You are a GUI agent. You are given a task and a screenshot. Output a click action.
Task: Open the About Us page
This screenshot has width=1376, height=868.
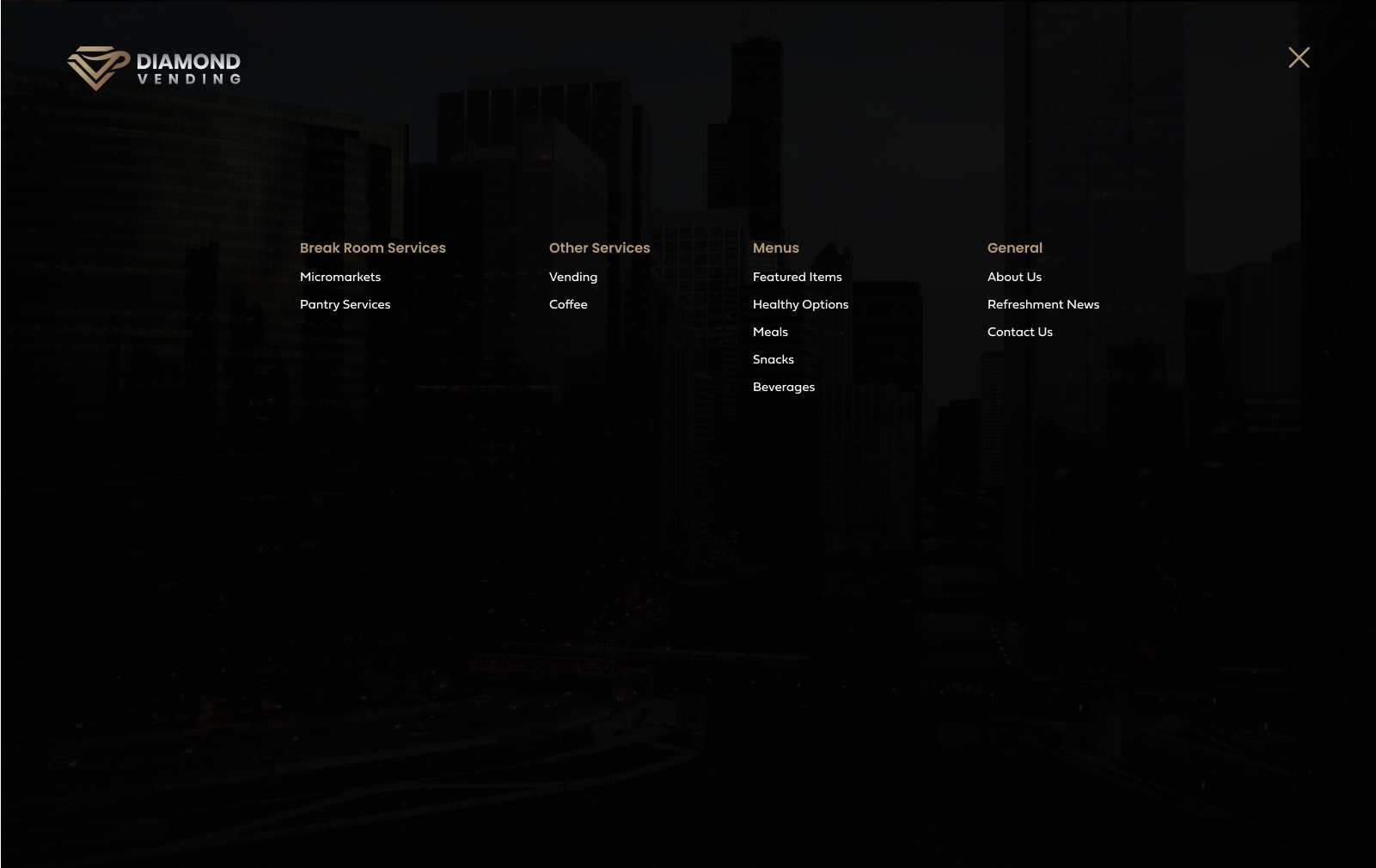click(x=1014, y=278)
